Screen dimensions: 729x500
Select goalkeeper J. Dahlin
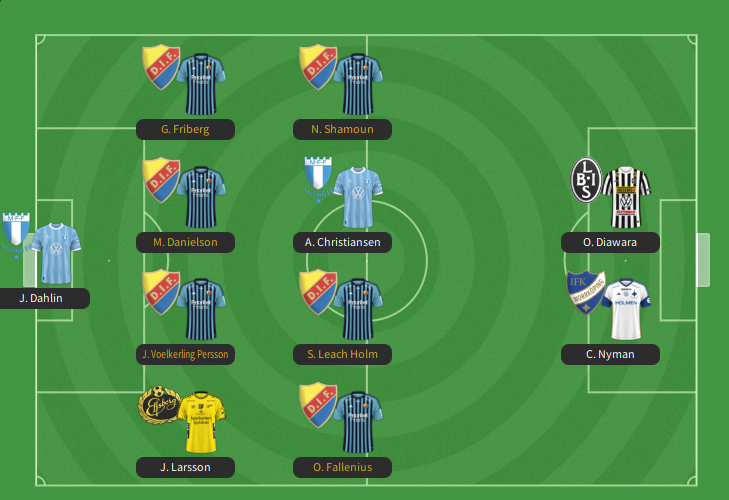click(48, 254)
